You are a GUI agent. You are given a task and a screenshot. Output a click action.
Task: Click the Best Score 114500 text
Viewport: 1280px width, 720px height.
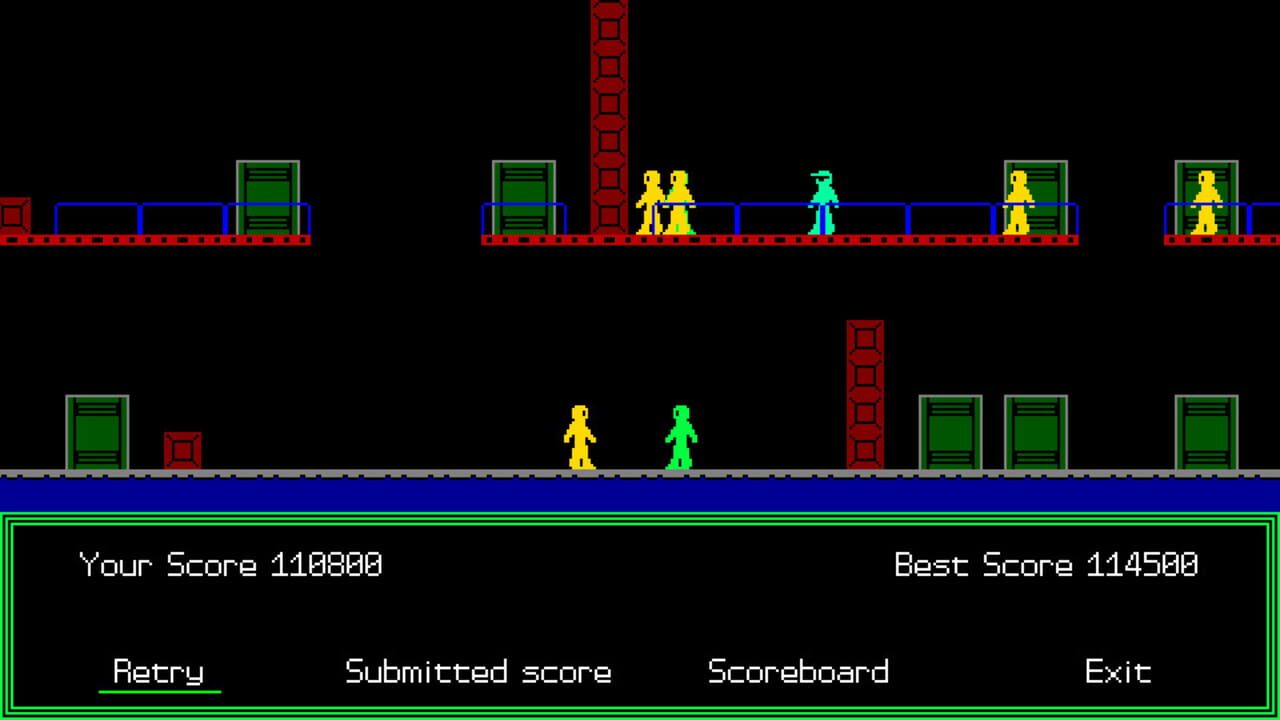click(1045, 564)
